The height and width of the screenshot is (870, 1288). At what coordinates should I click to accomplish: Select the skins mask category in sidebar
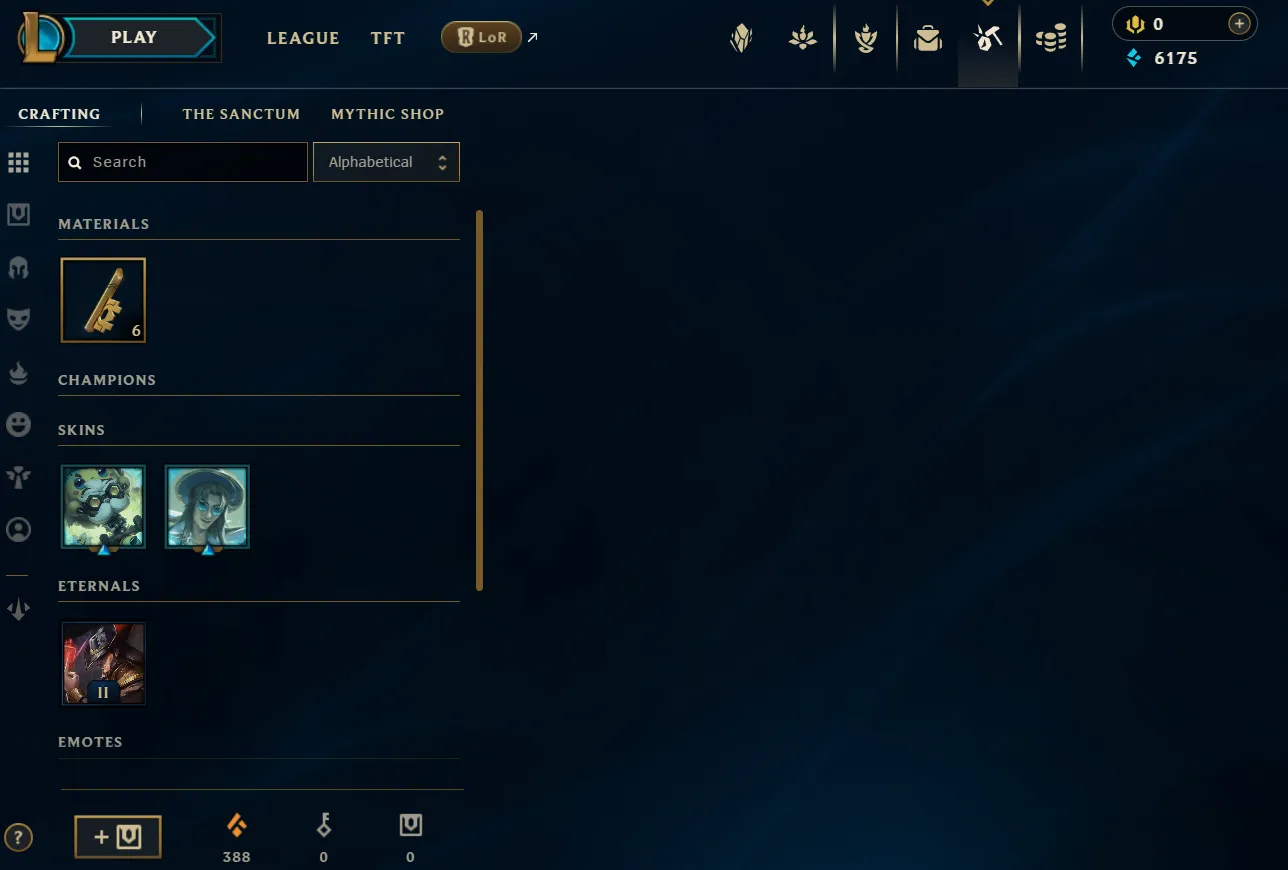point(18,318)
